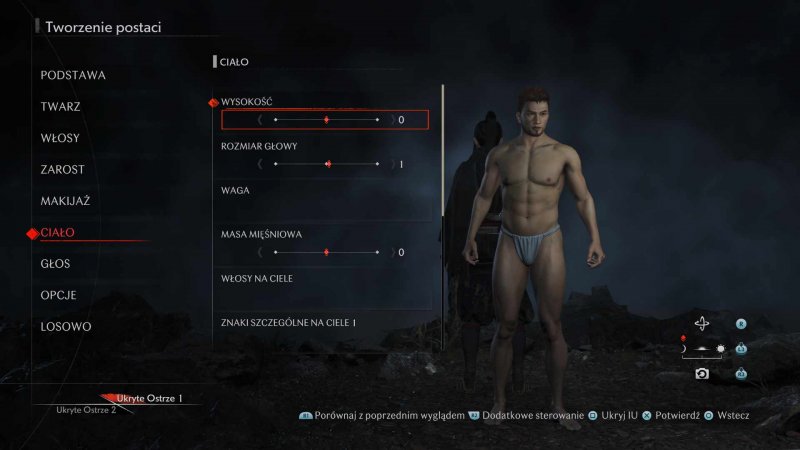Image resolution: width=800 pixels, height=450 pixels.
Task: Click the Rozmiar głowy slider
Action: (326, 164)
